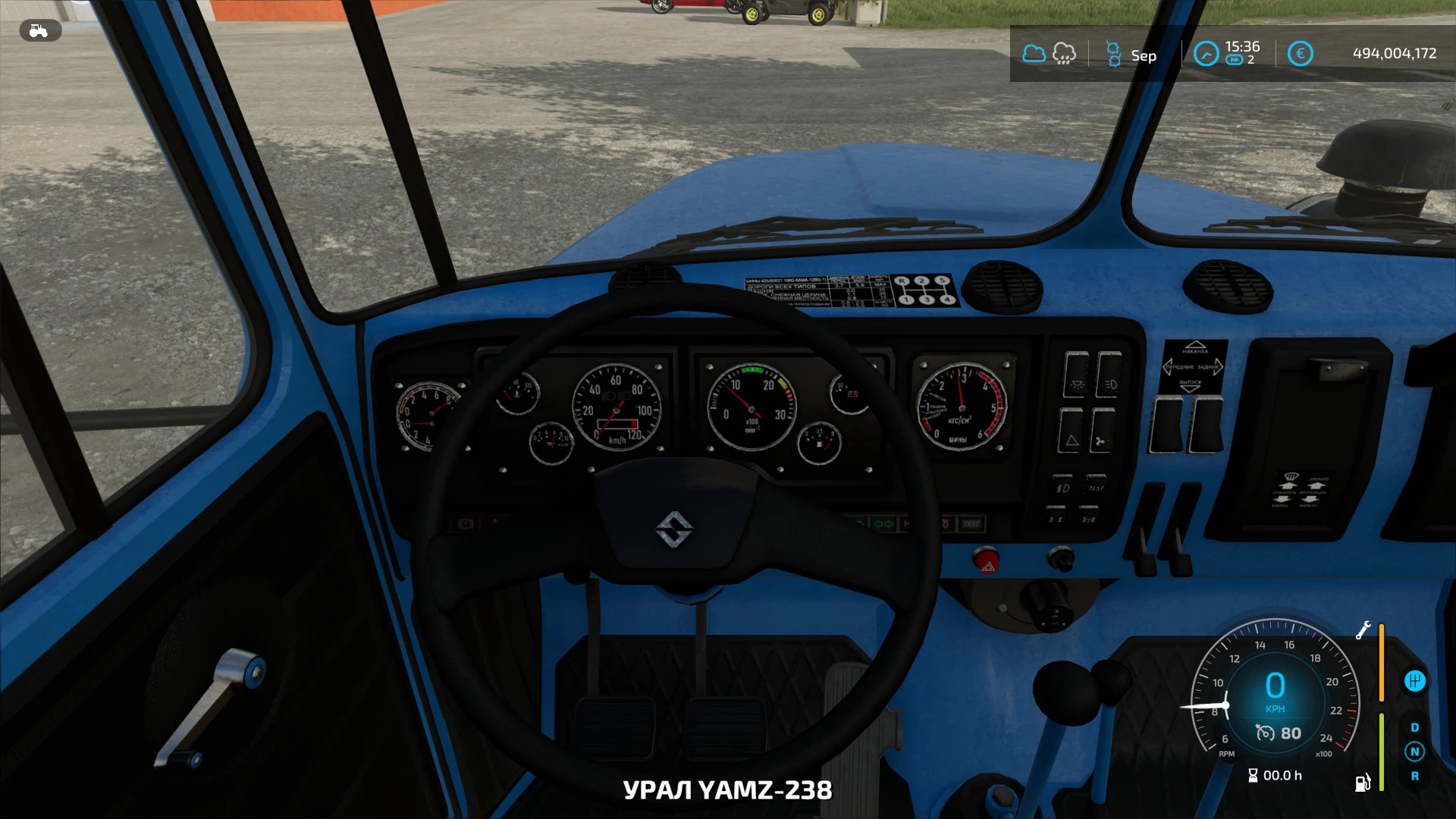1456x819 pixels.
Task: Click the tractor icon badge
Action: coord(39,31)
